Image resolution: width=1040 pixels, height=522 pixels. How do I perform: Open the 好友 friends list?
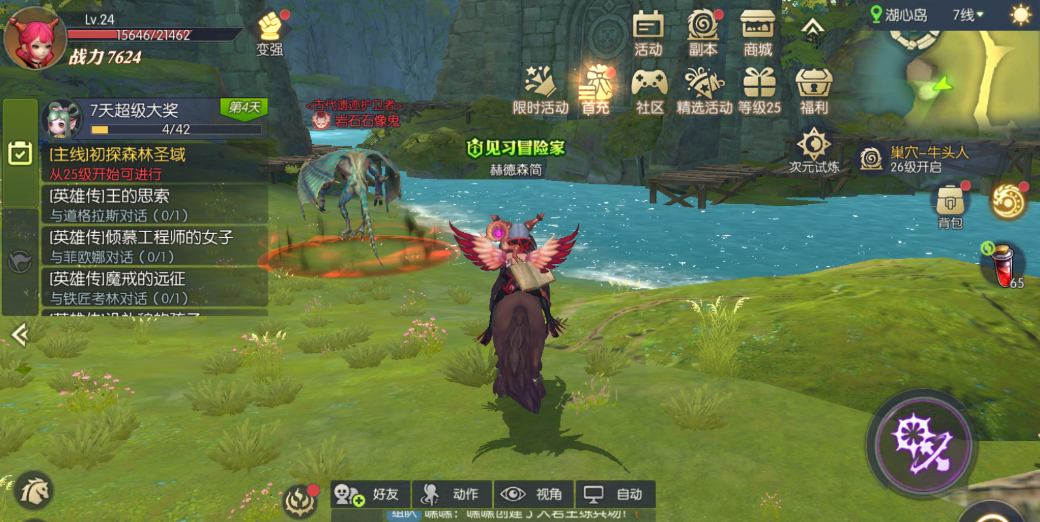coord(368,494)
